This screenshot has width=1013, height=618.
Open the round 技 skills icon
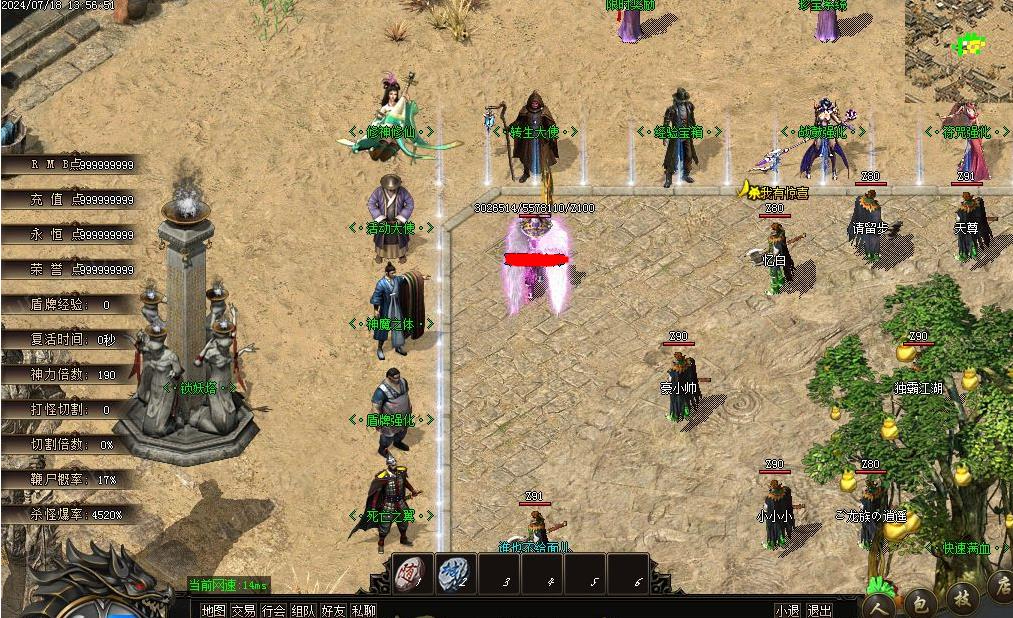tap(962, 596)
